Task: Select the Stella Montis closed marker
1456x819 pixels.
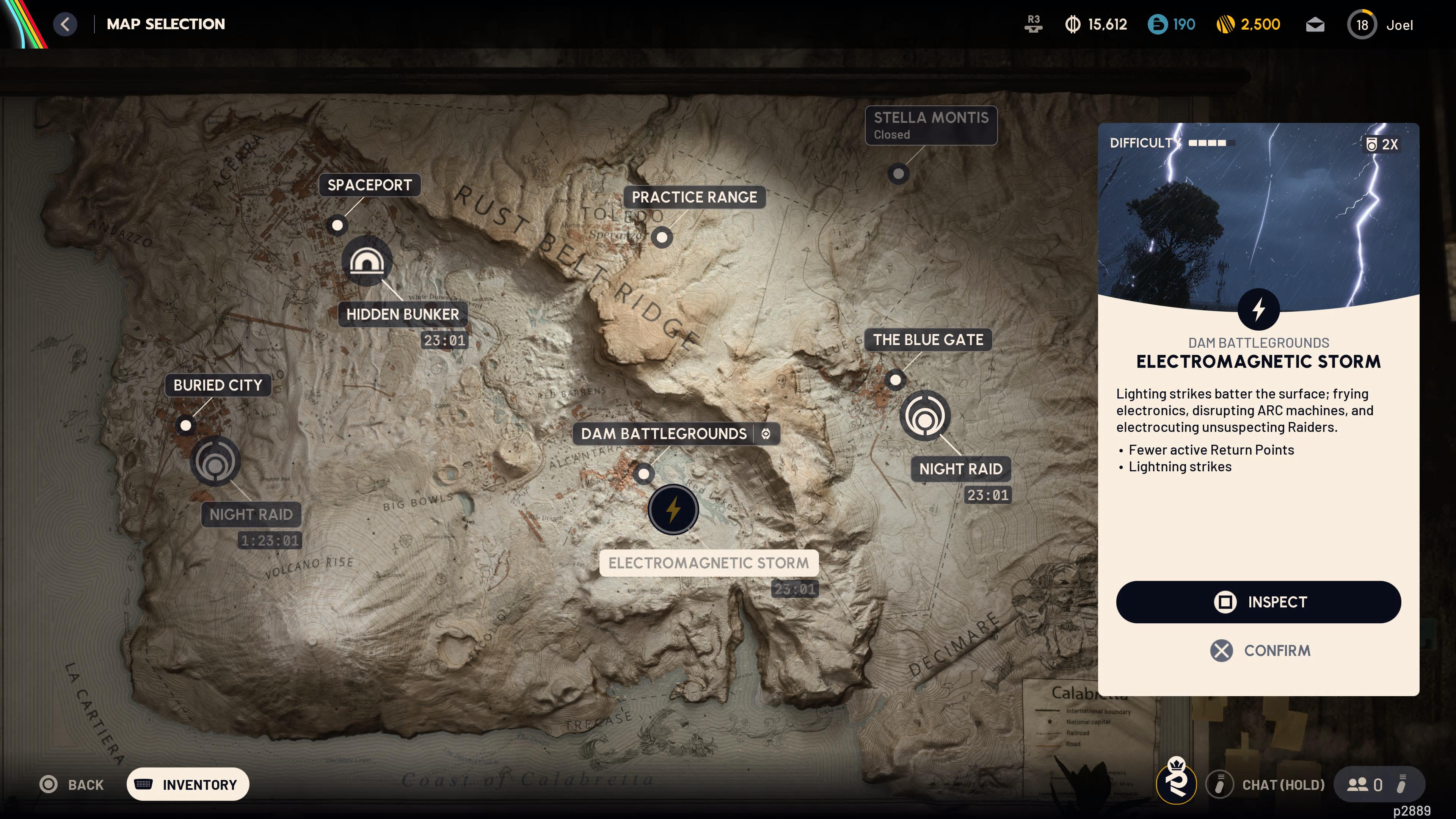Action: pyautogui.click(x=899, y=174)
